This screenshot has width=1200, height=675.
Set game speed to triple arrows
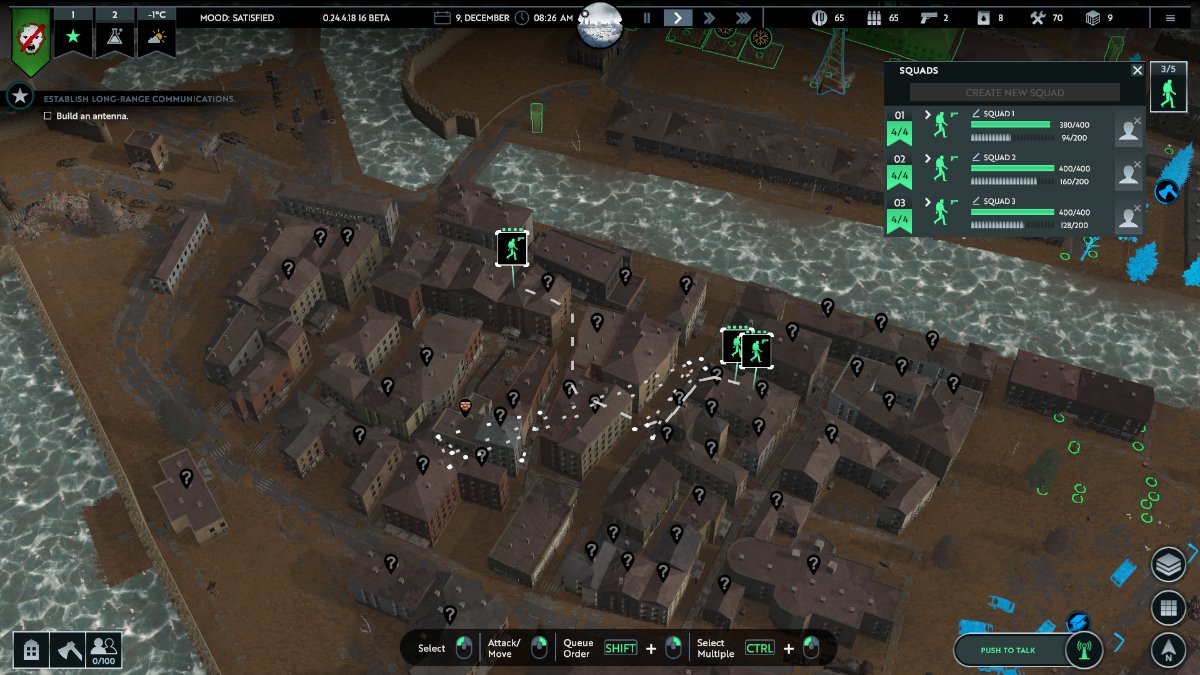[x=743, y=17]
